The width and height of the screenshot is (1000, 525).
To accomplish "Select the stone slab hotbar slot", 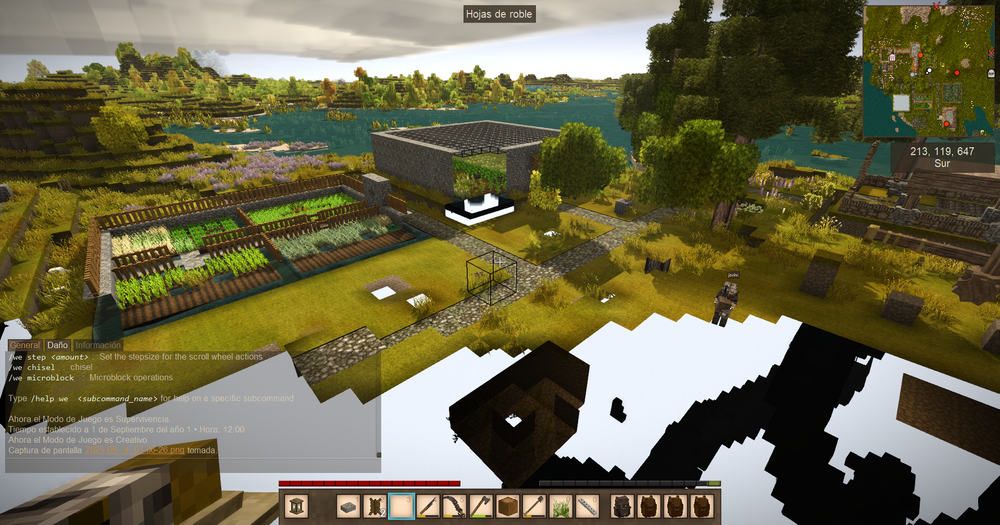I will 348,506.
